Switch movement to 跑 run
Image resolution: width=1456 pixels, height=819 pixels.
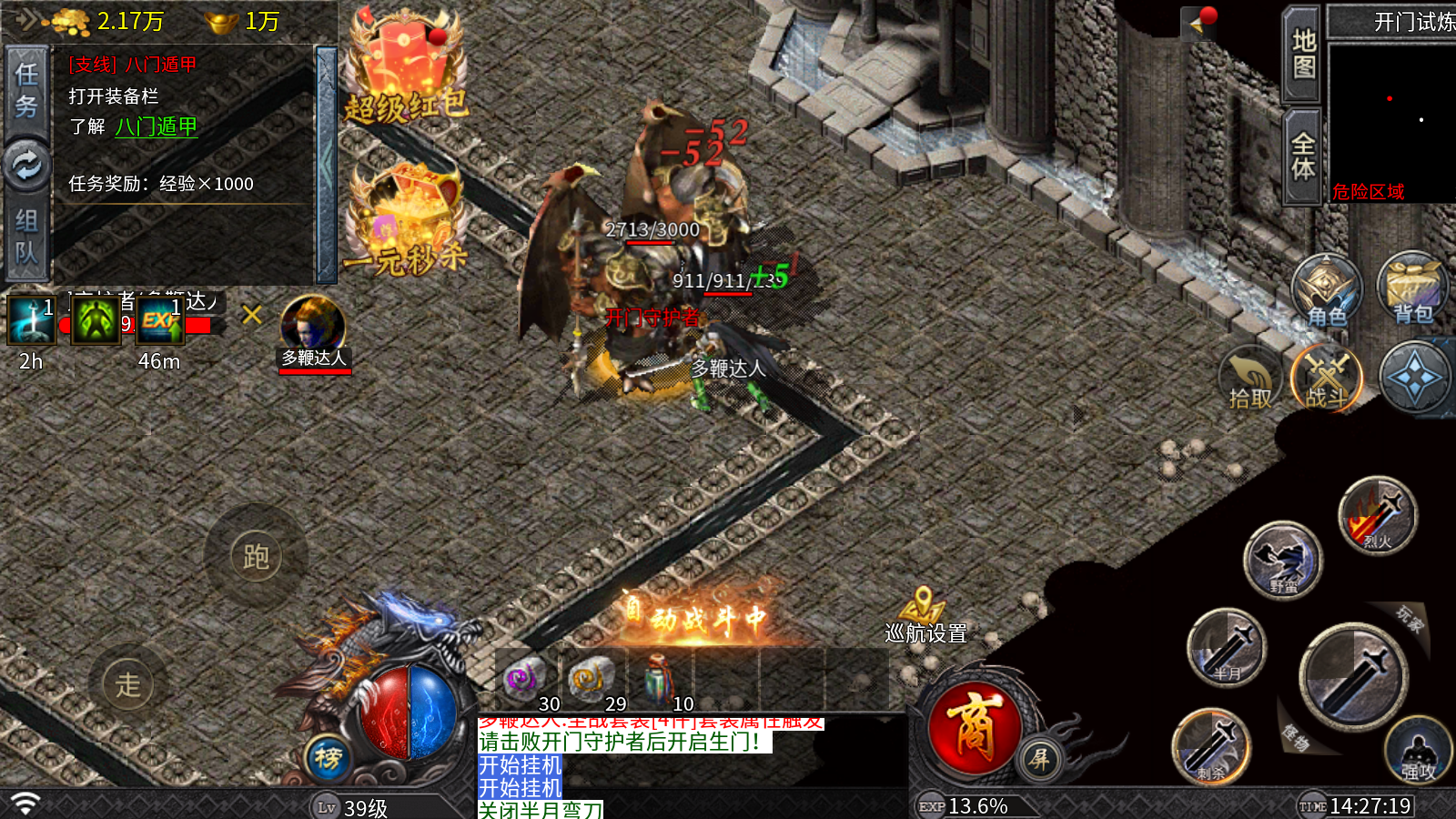click(x=256, y=556)
